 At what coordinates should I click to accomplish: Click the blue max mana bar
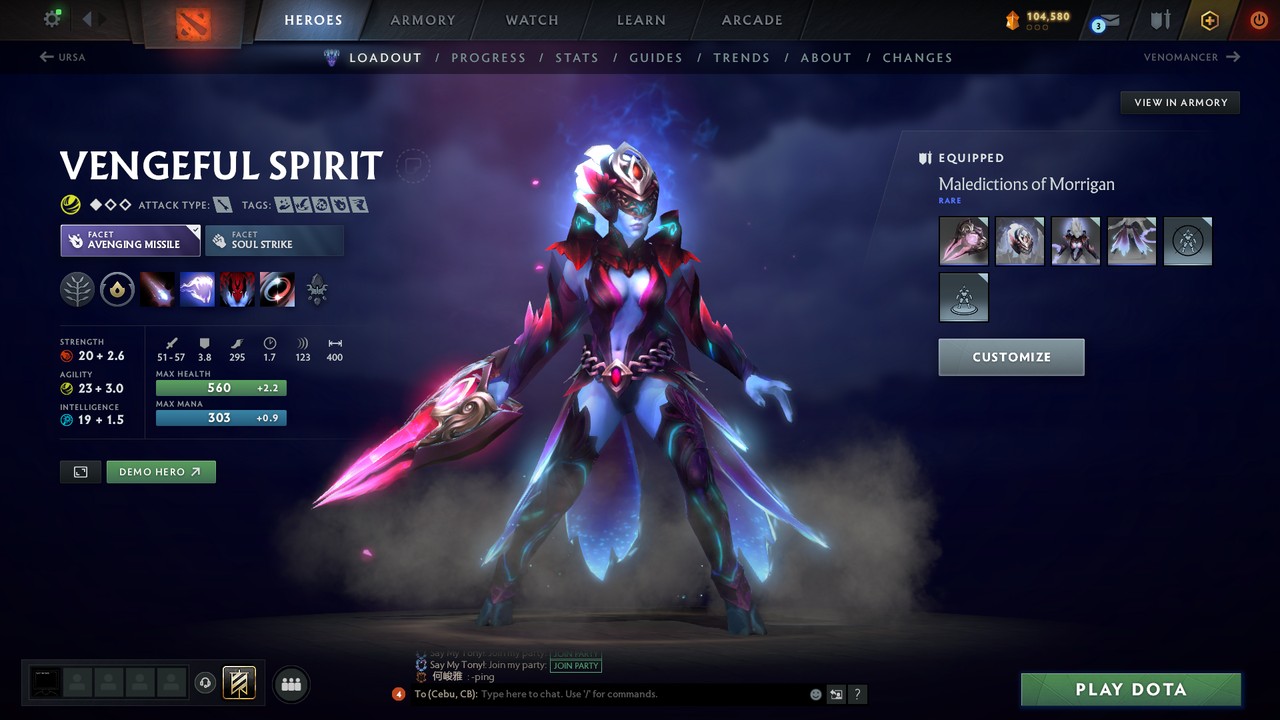221,418
